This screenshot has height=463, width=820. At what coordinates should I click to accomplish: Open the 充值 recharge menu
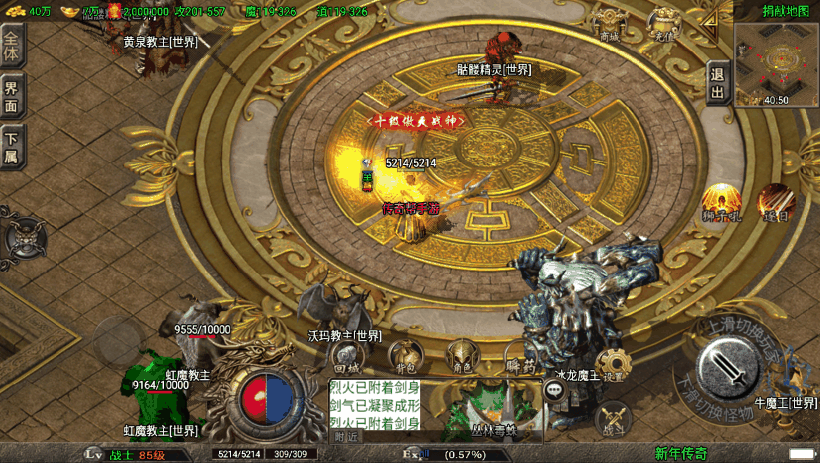664,24
